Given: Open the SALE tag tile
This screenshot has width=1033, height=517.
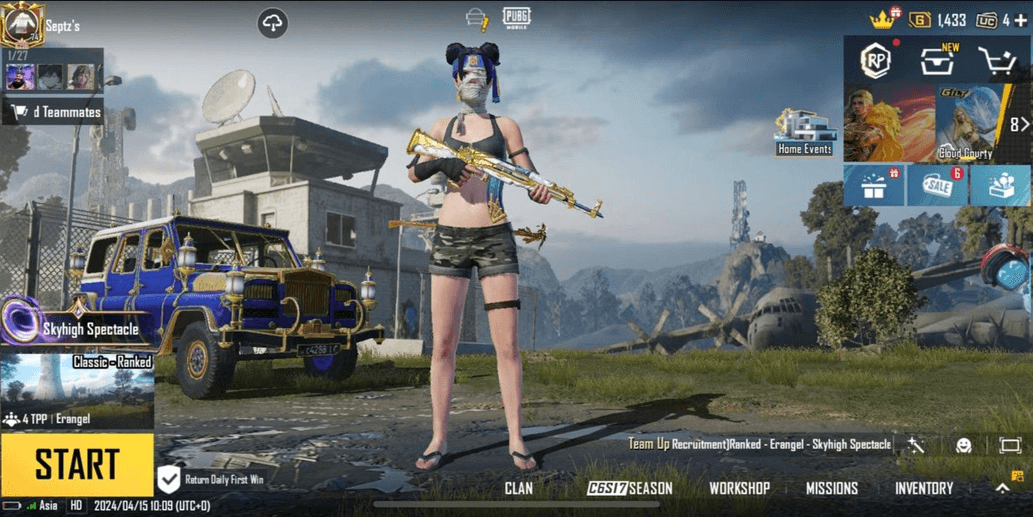Looking at the screenshot, I should 937,187.
